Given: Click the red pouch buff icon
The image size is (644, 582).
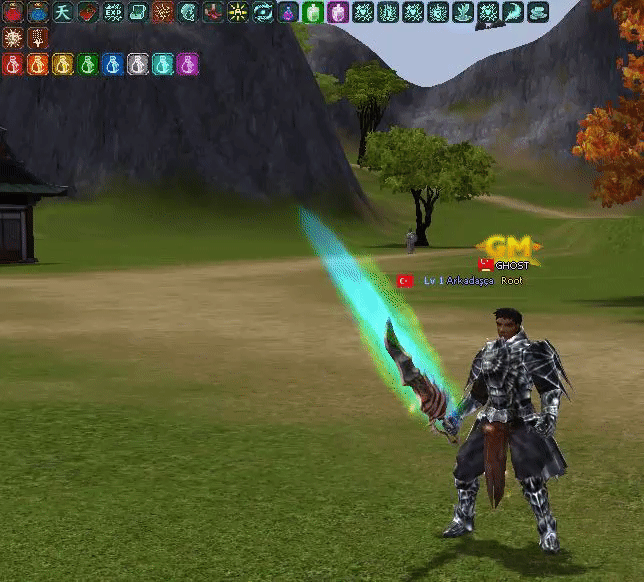Looking at the screenshot, I should pyautogui.click(x=13, y=12).
